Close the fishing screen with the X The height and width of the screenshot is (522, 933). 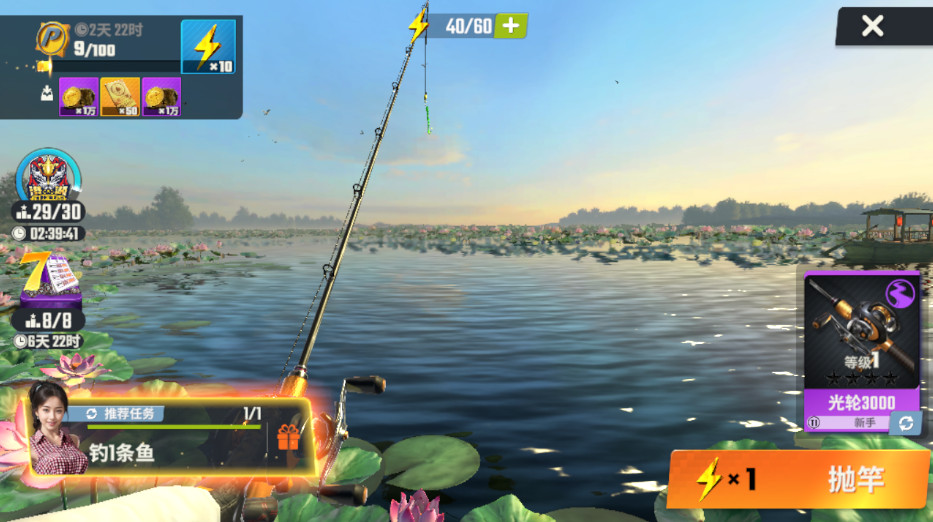[x=872, y=26]
